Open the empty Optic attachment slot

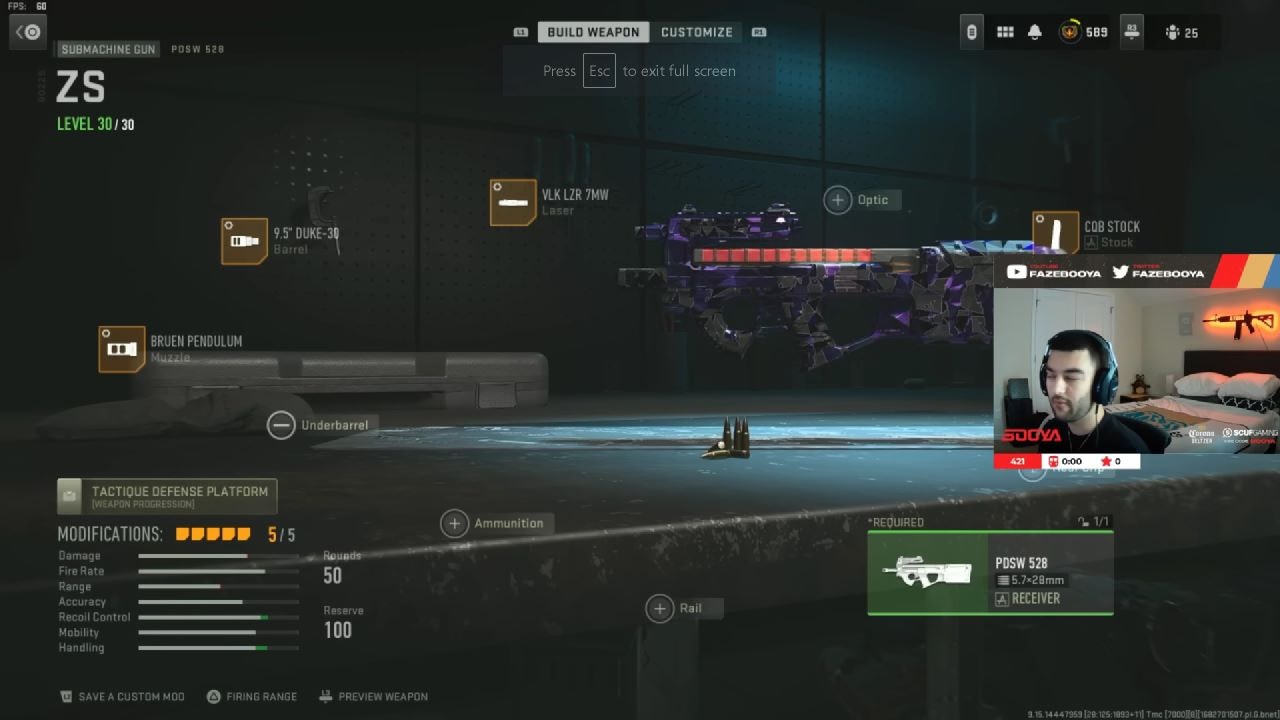pos(836,199)
